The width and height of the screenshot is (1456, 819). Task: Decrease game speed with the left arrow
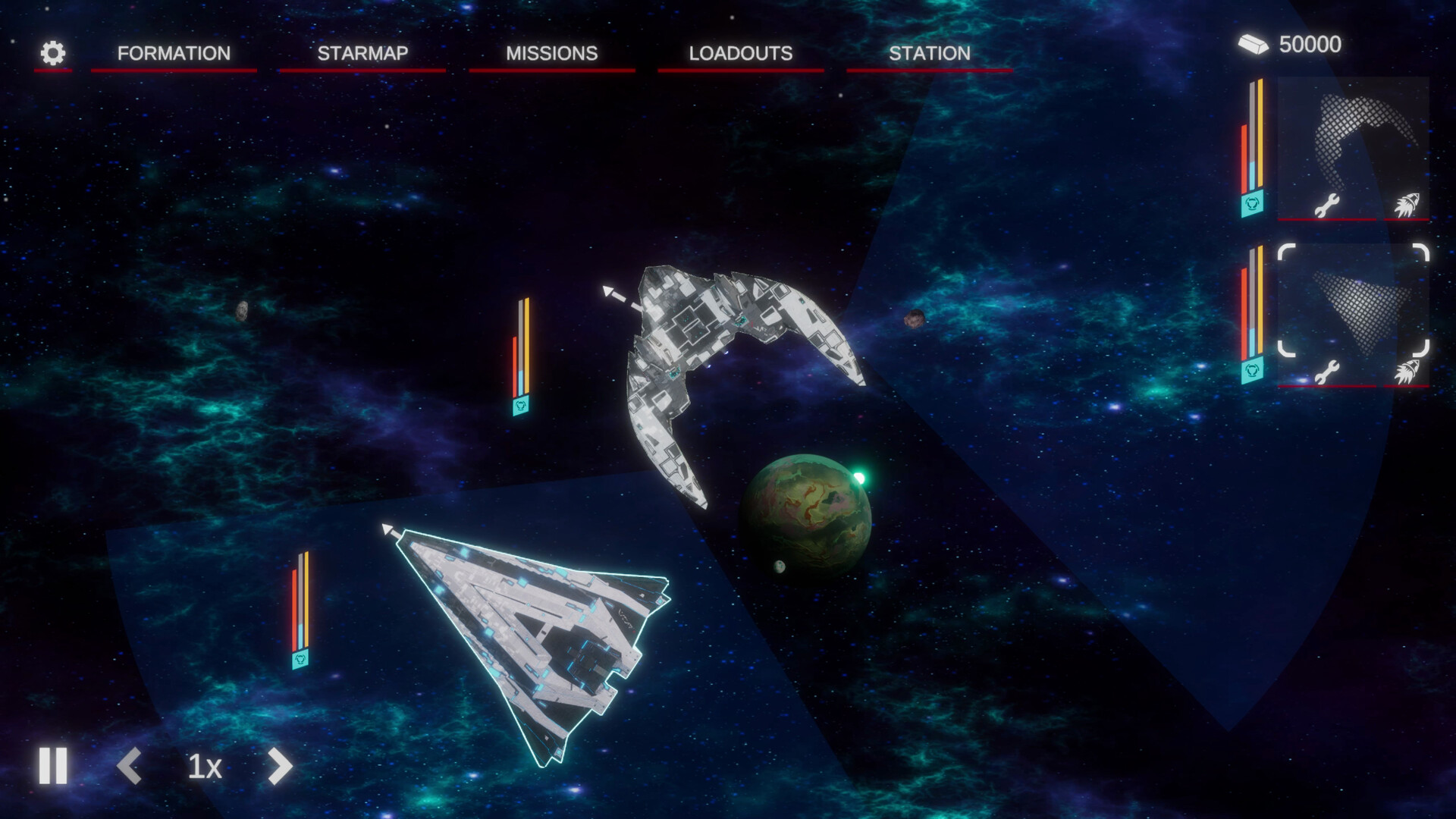[x=132, y=767]
